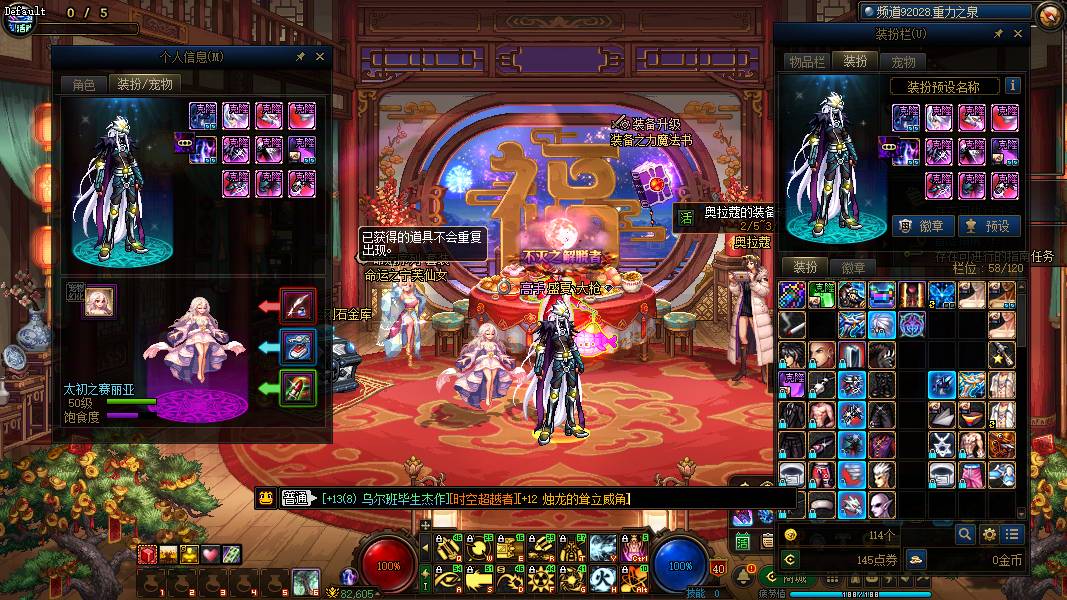Open inventory gear settings button
The width and height of the screenshot is (1067, 600).
pos(989,535)
